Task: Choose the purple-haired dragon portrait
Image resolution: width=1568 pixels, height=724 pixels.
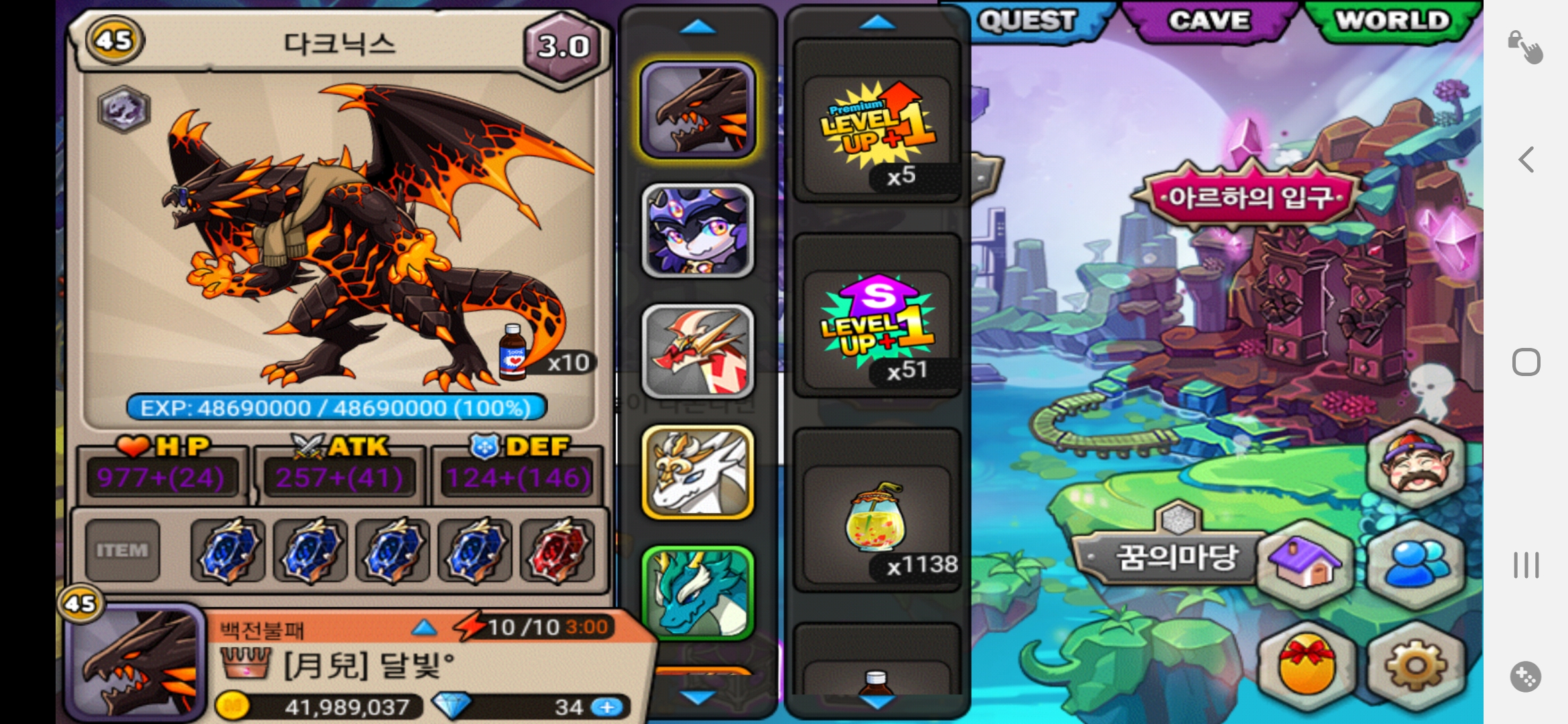Action: coord(698,231)
